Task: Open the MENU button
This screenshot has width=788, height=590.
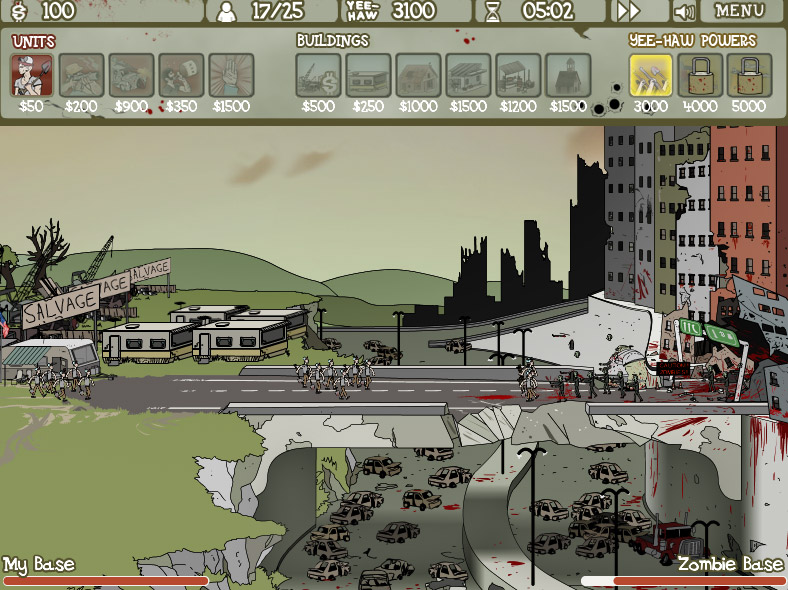Action: pos(740,11)
